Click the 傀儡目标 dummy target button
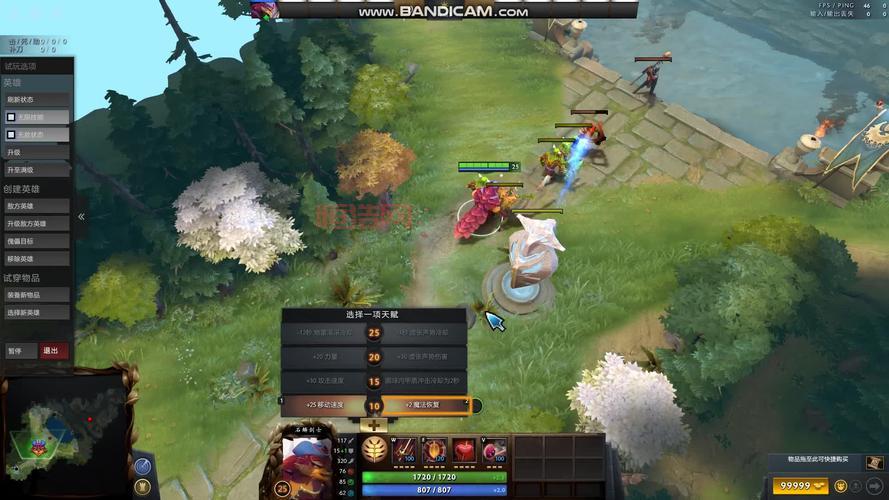 point(36,241)
